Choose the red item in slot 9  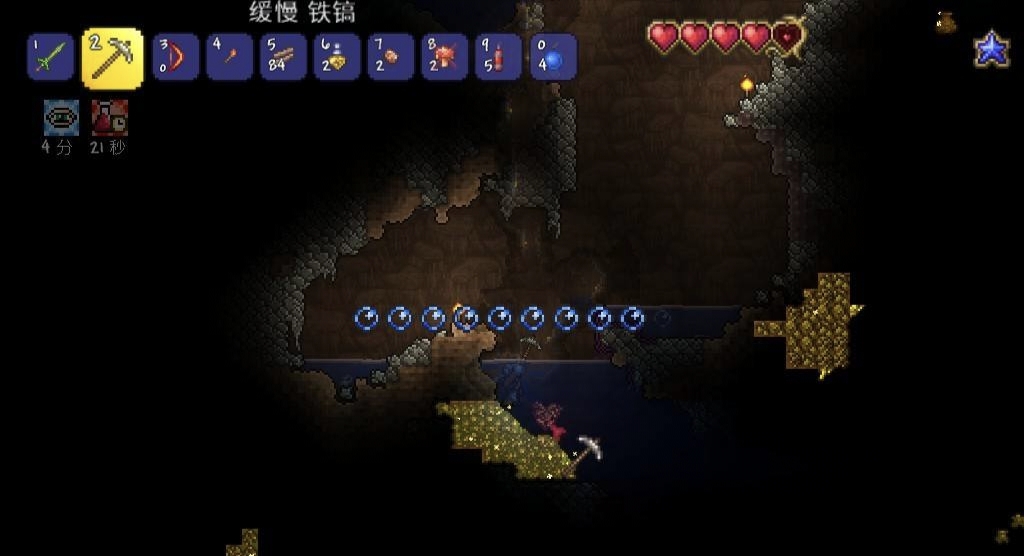coord(499,57)
